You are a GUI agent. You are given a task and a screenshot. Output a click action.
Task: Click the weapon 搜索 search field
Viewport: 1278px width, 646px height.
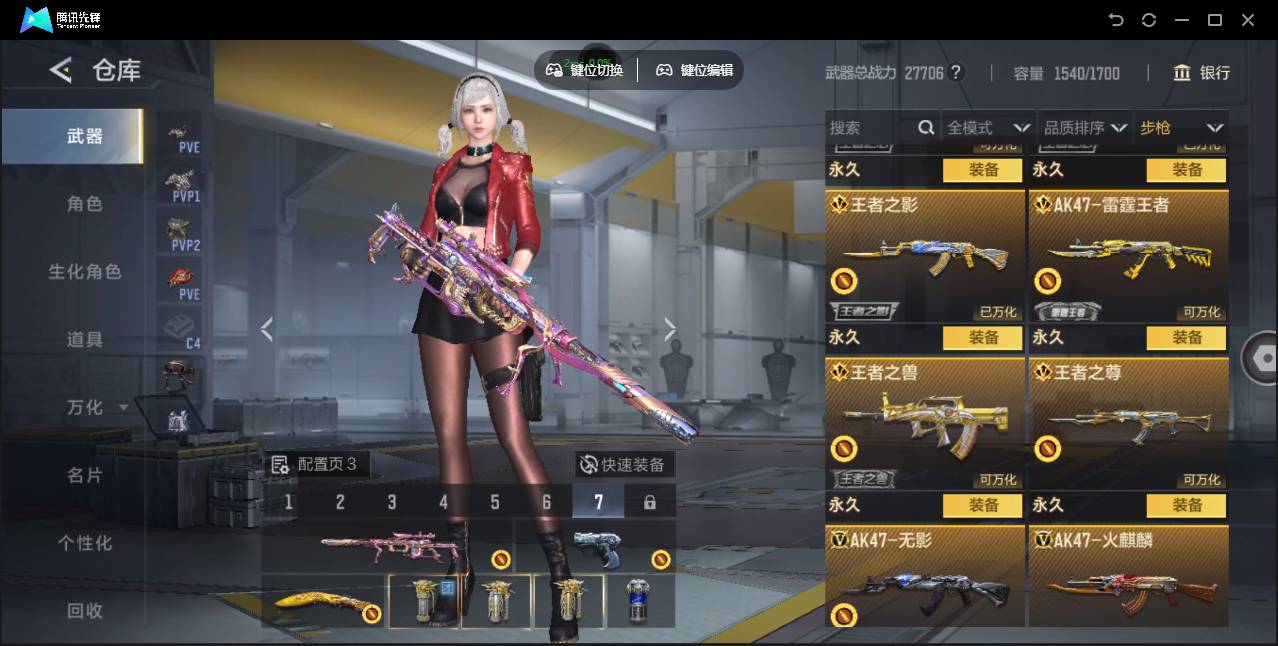pos(872,128)
